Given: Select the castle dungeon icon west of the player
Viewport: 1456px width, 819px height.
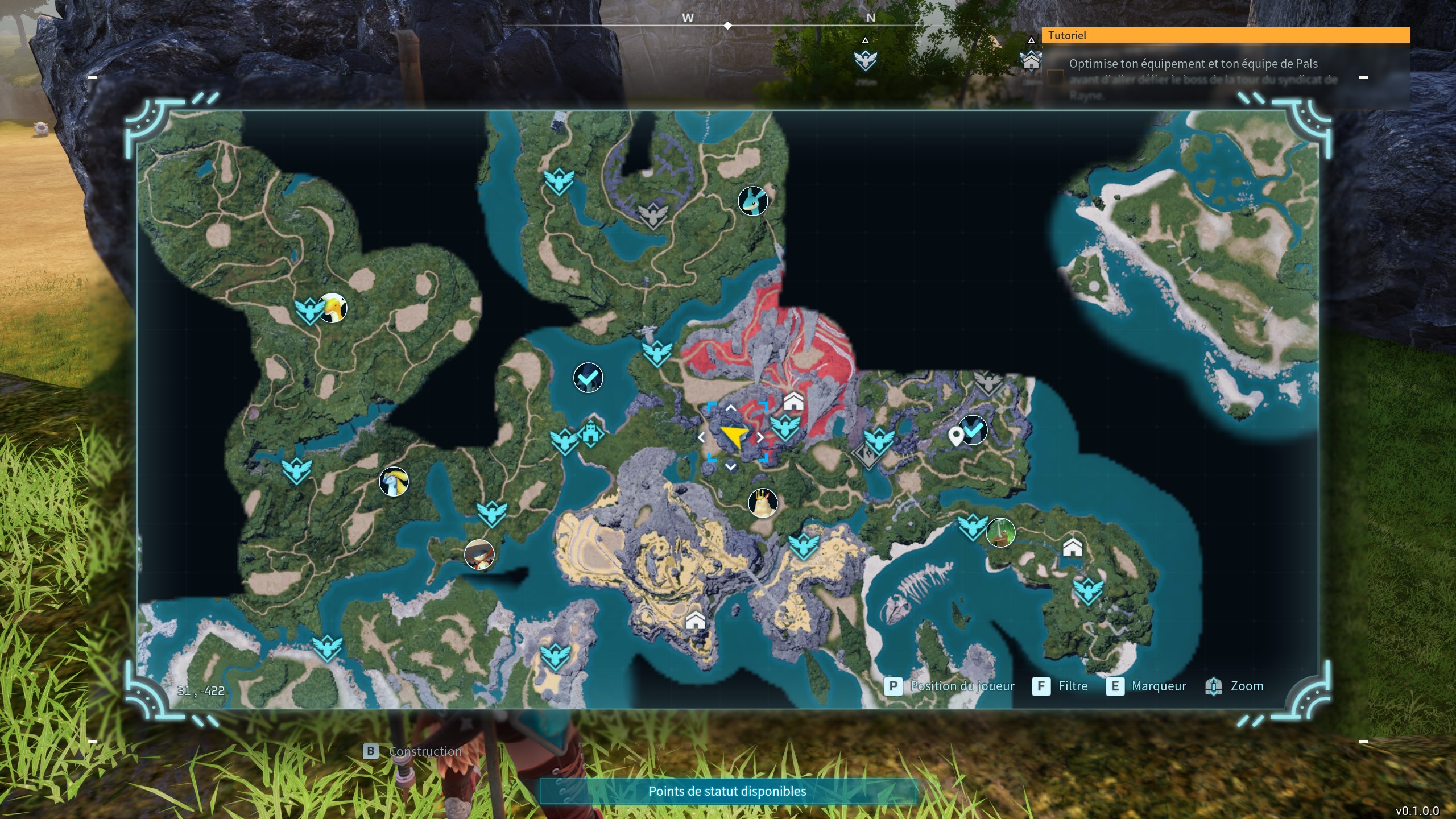Looking at the screenshot, I should click(591, 434).
